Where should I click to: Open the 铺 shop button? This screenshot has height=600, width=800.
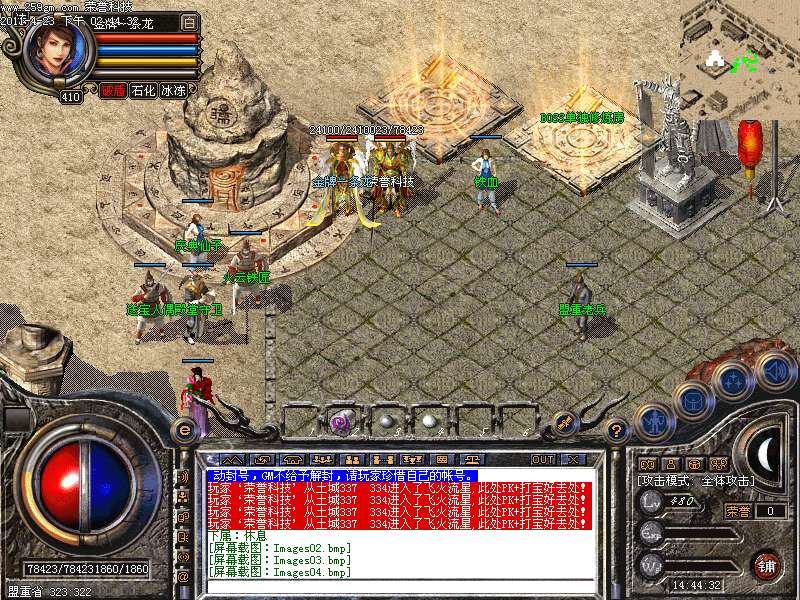(x=766, y=563)
